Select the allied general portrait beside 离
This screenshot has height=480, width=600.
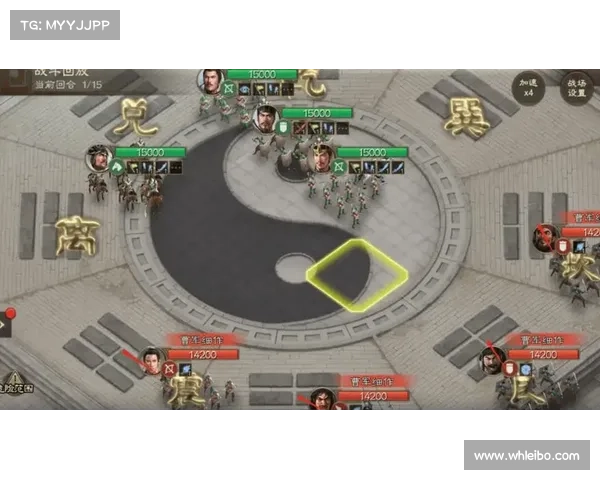click(x=99, y=158)
